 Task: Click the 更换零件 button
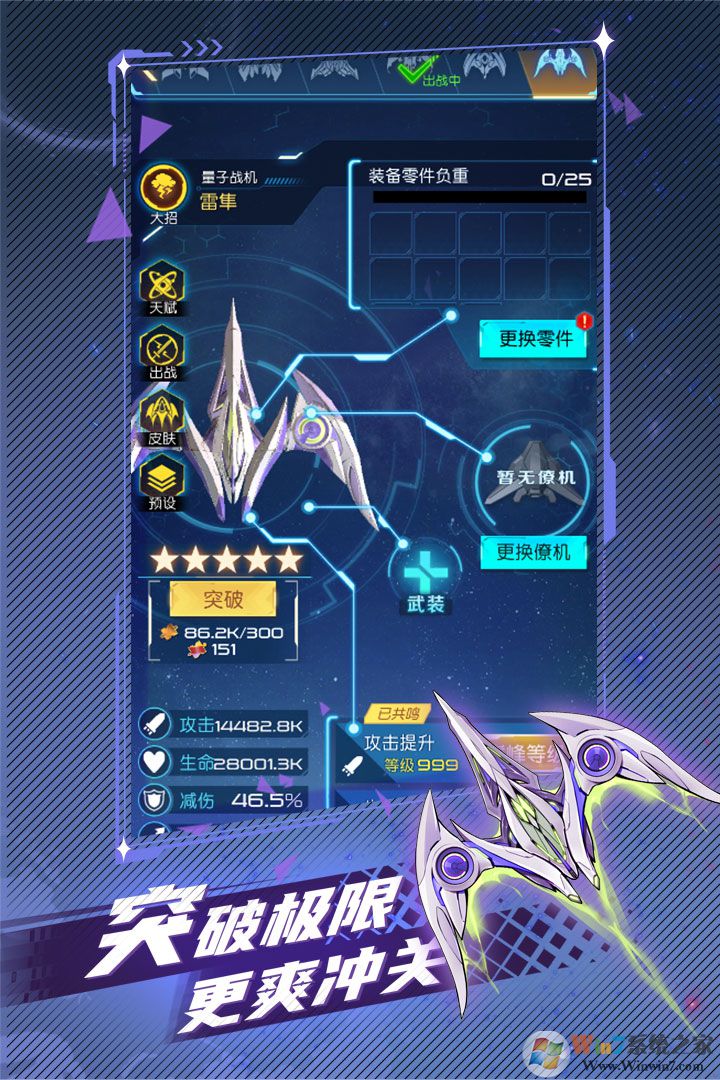point(535,338)
